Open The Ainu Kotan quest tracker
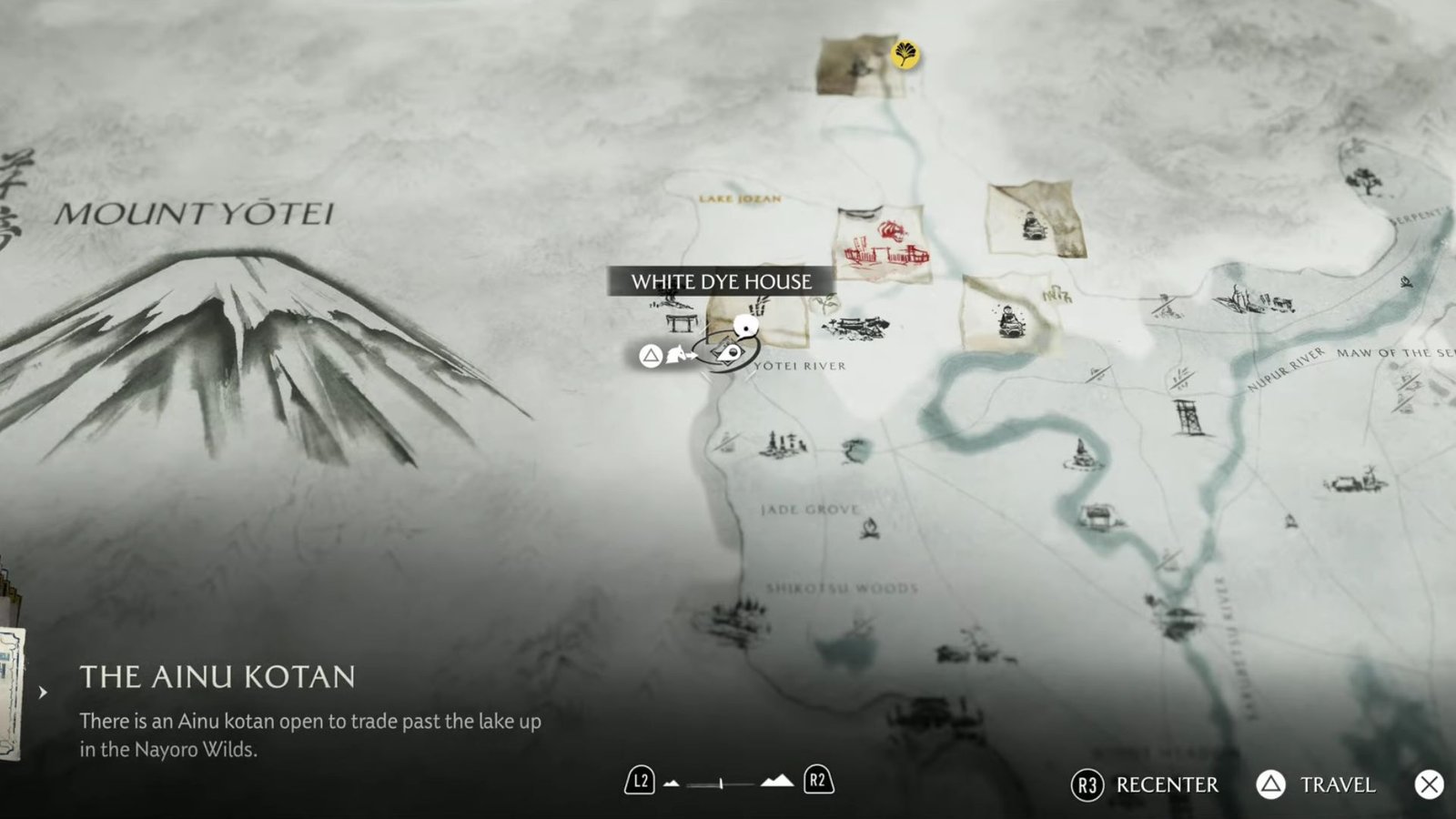Viewport: 1456px width, 819px height. click(217, 677)
